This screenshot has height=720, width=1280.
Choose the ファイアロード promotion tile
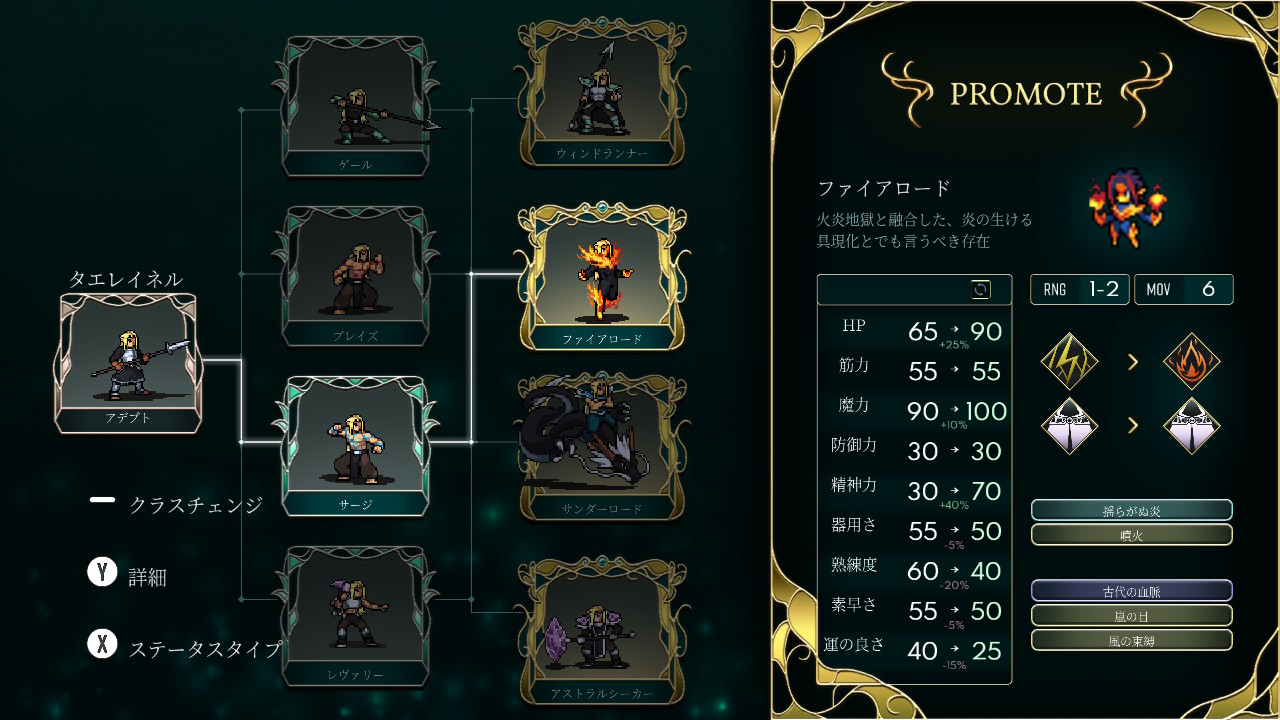click(601, 277)
